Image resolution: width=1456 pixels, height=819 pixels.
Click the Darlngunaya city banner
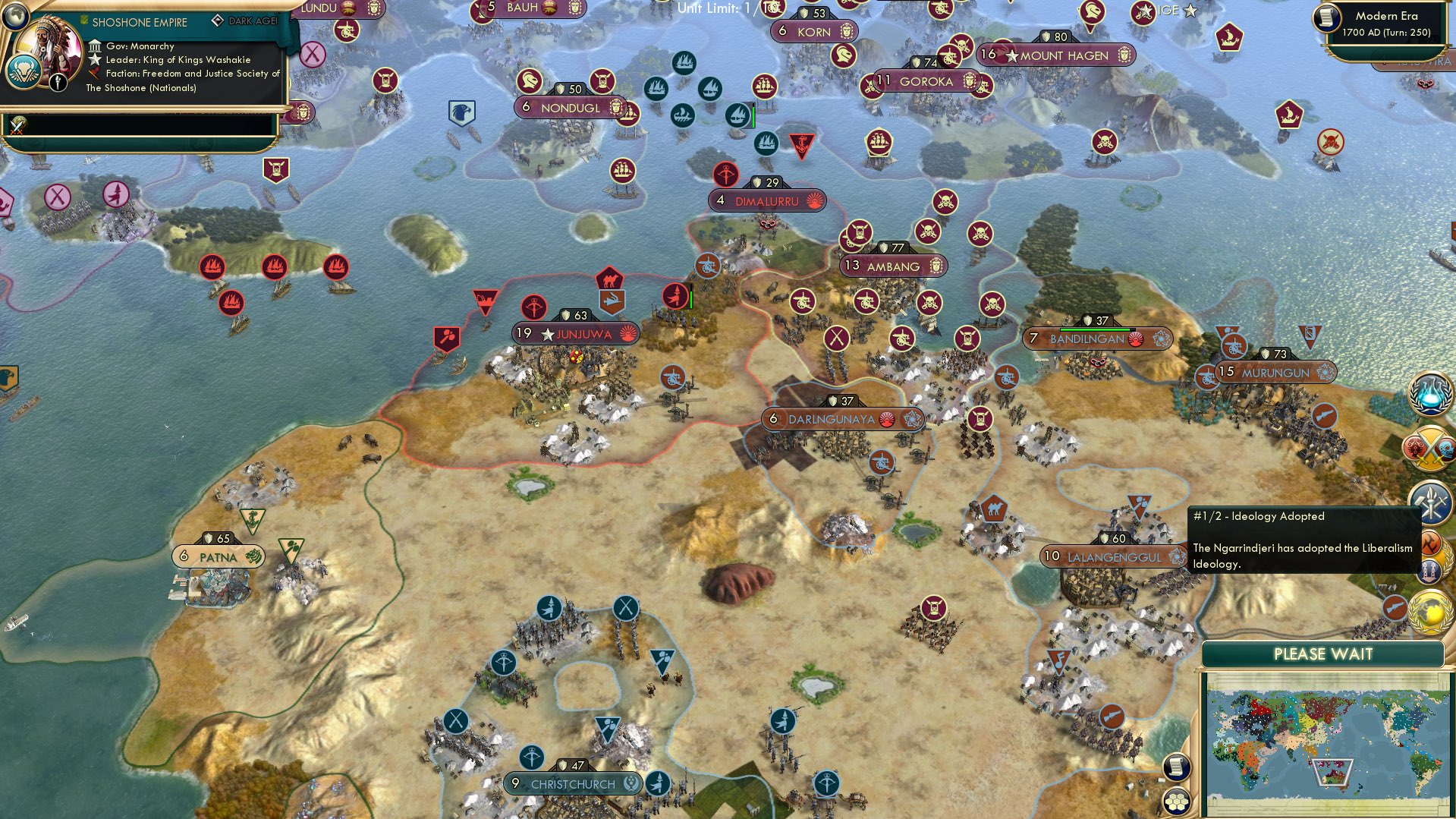pyautogui.click(x=832, y=419)
